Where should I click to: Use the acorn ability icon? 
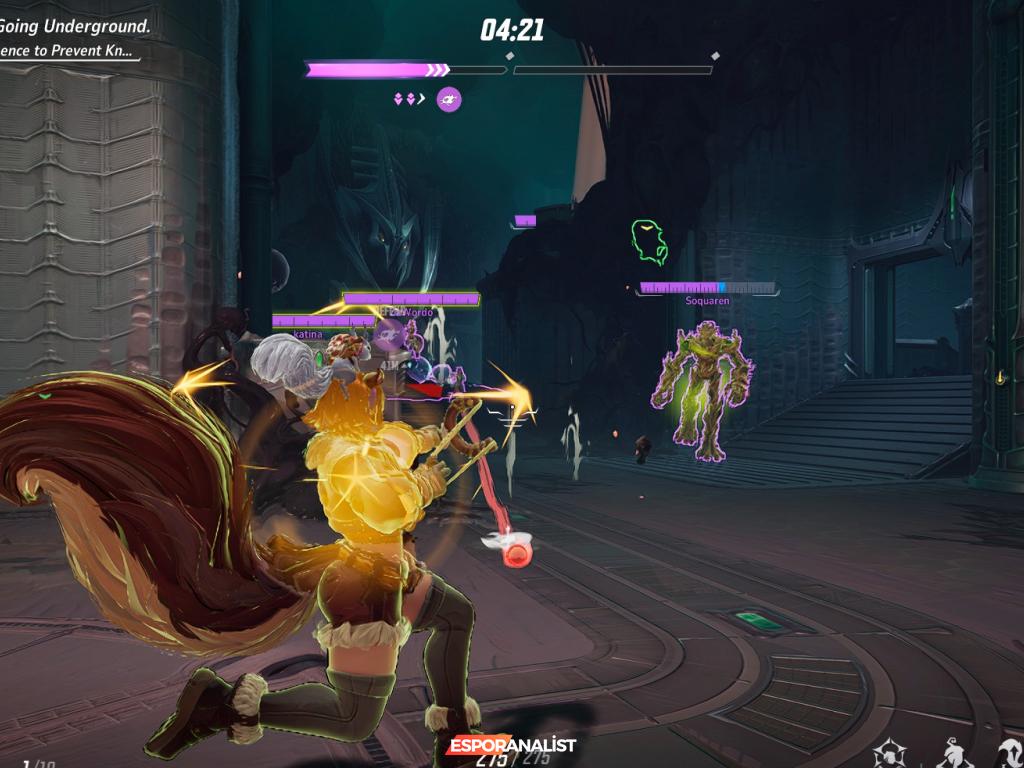[x=955, y=754]
